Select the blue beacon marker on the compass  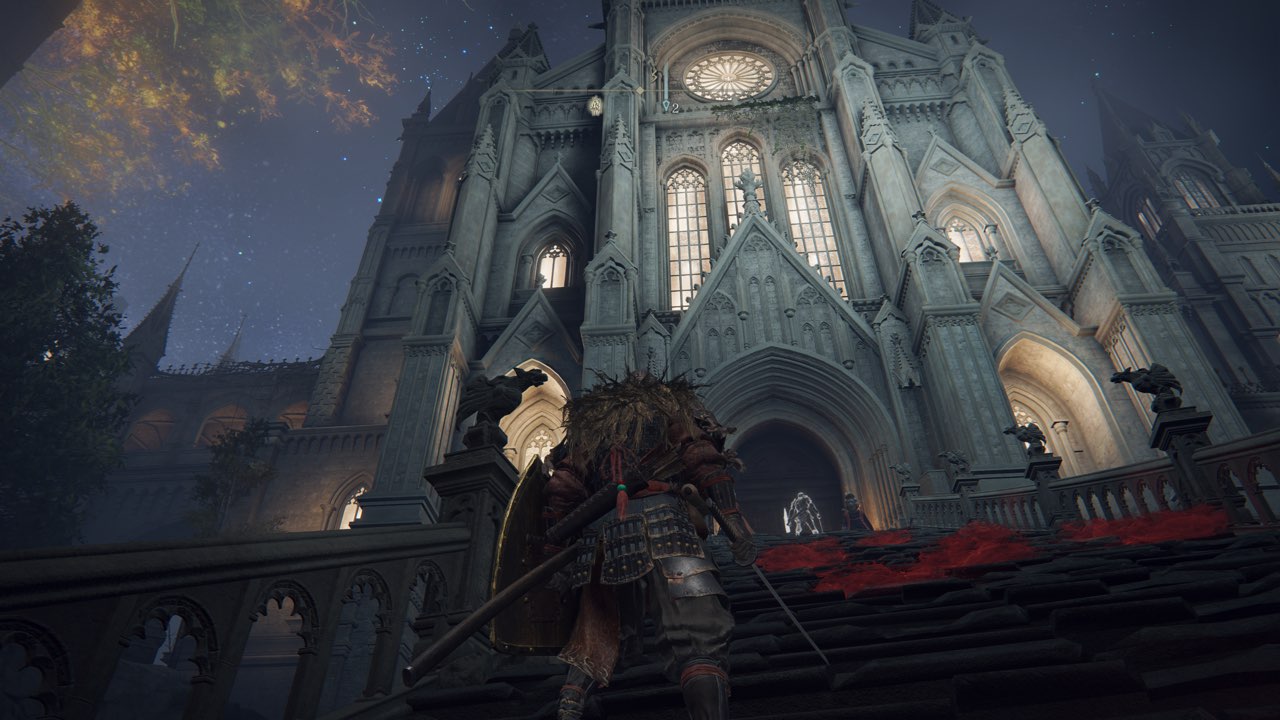pos(666,104)
